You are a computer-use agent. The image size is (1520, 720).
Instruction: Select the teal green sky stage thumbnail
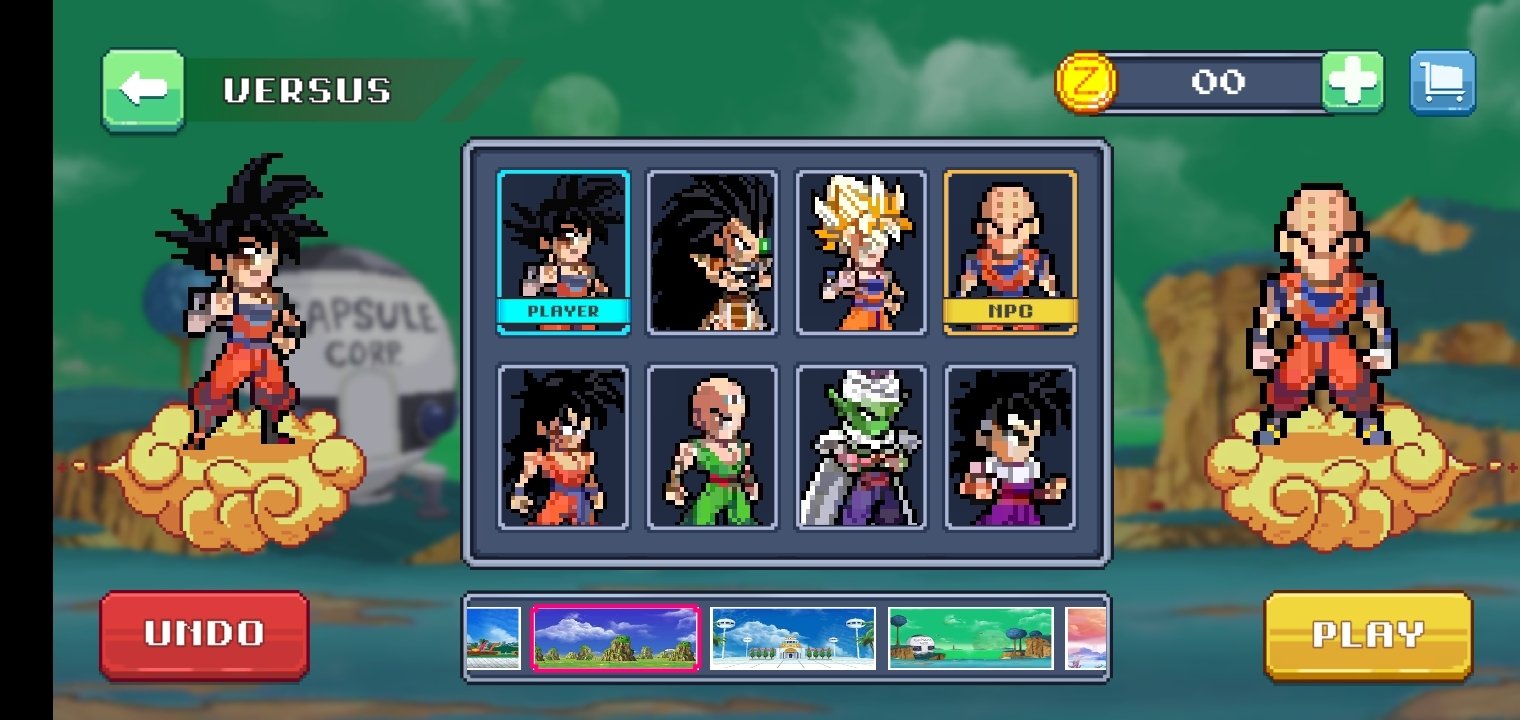(x=970, y=638)
